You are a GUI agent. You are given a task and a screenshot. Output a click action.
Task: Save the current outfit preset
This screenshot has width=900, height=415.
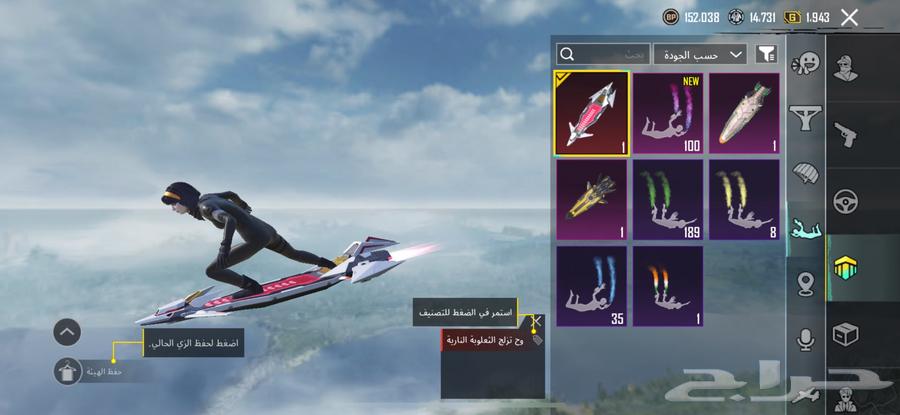point(69,371)
